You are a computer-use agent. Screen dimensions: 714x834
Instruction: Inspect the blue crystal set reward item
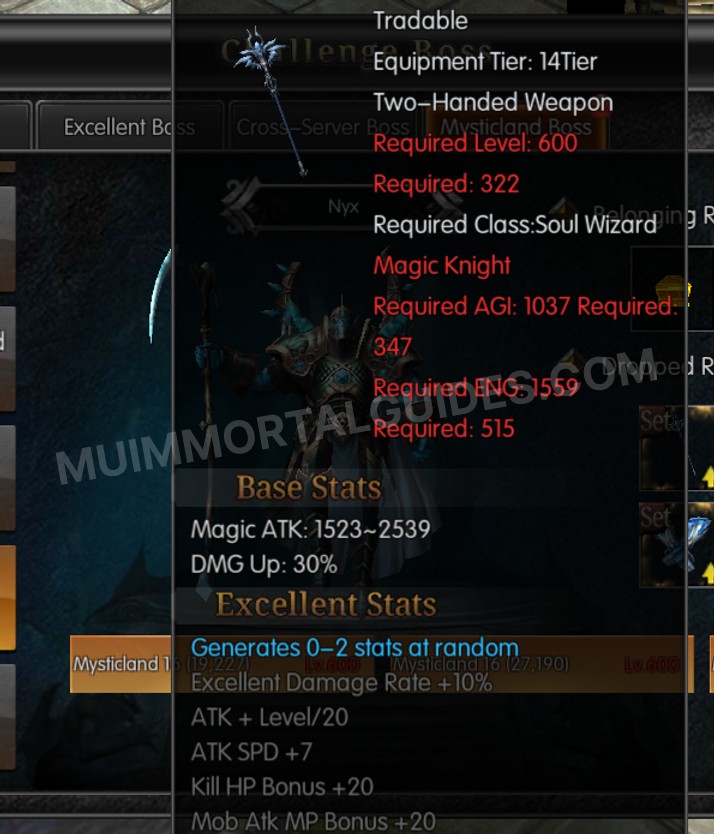pyautogui.click(x=676, y=544)
